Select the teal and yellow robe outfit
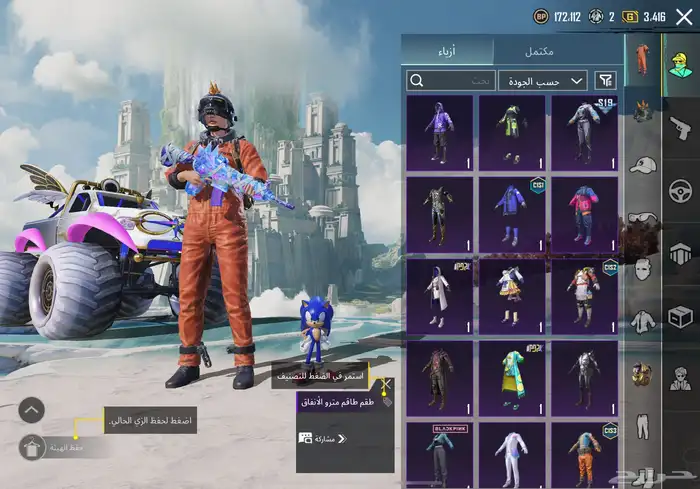Screen dimensions: 700x489 [512, 376]
